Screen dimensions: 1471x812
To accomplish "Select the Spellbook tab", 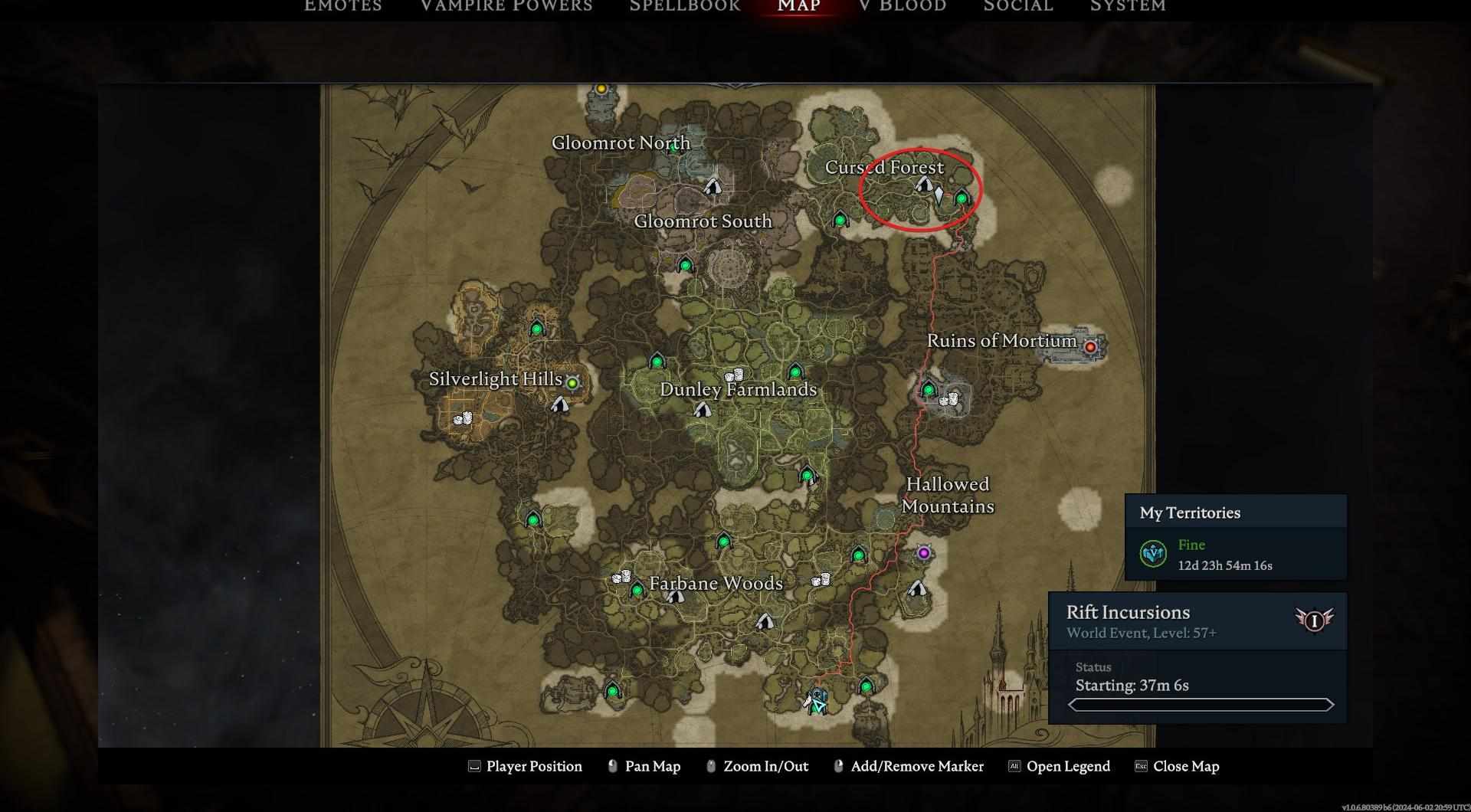I will point(684,6).
